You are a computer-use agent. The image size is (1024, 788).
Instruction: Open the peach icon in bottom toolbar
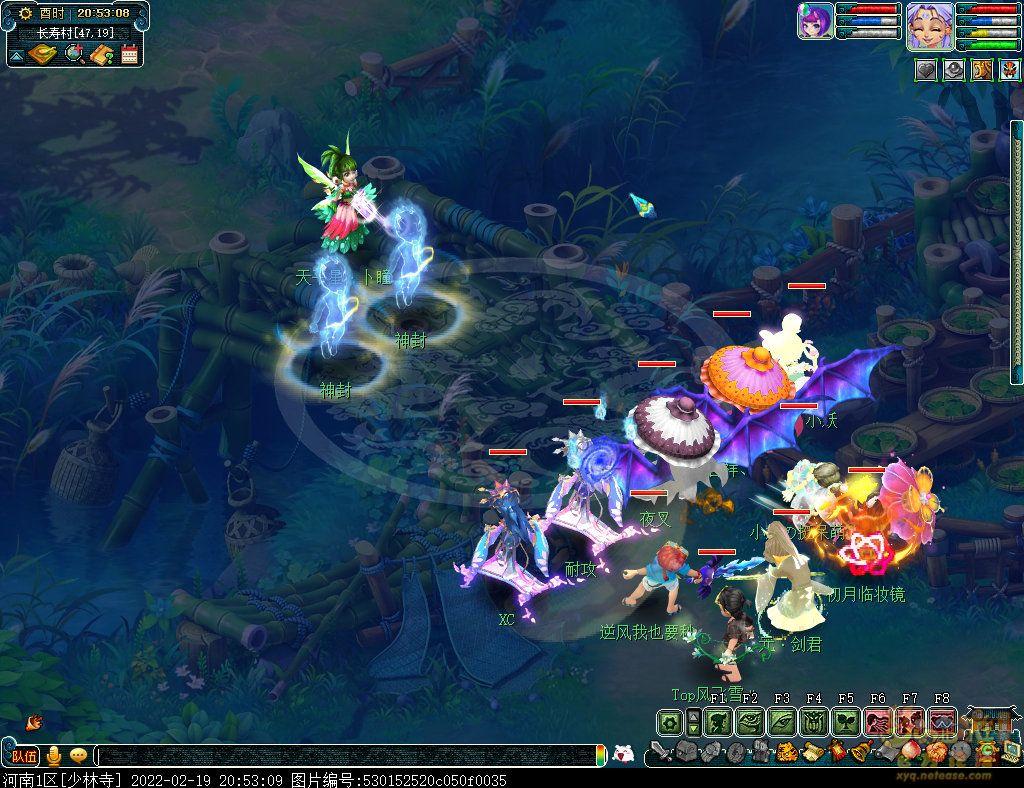908,752
